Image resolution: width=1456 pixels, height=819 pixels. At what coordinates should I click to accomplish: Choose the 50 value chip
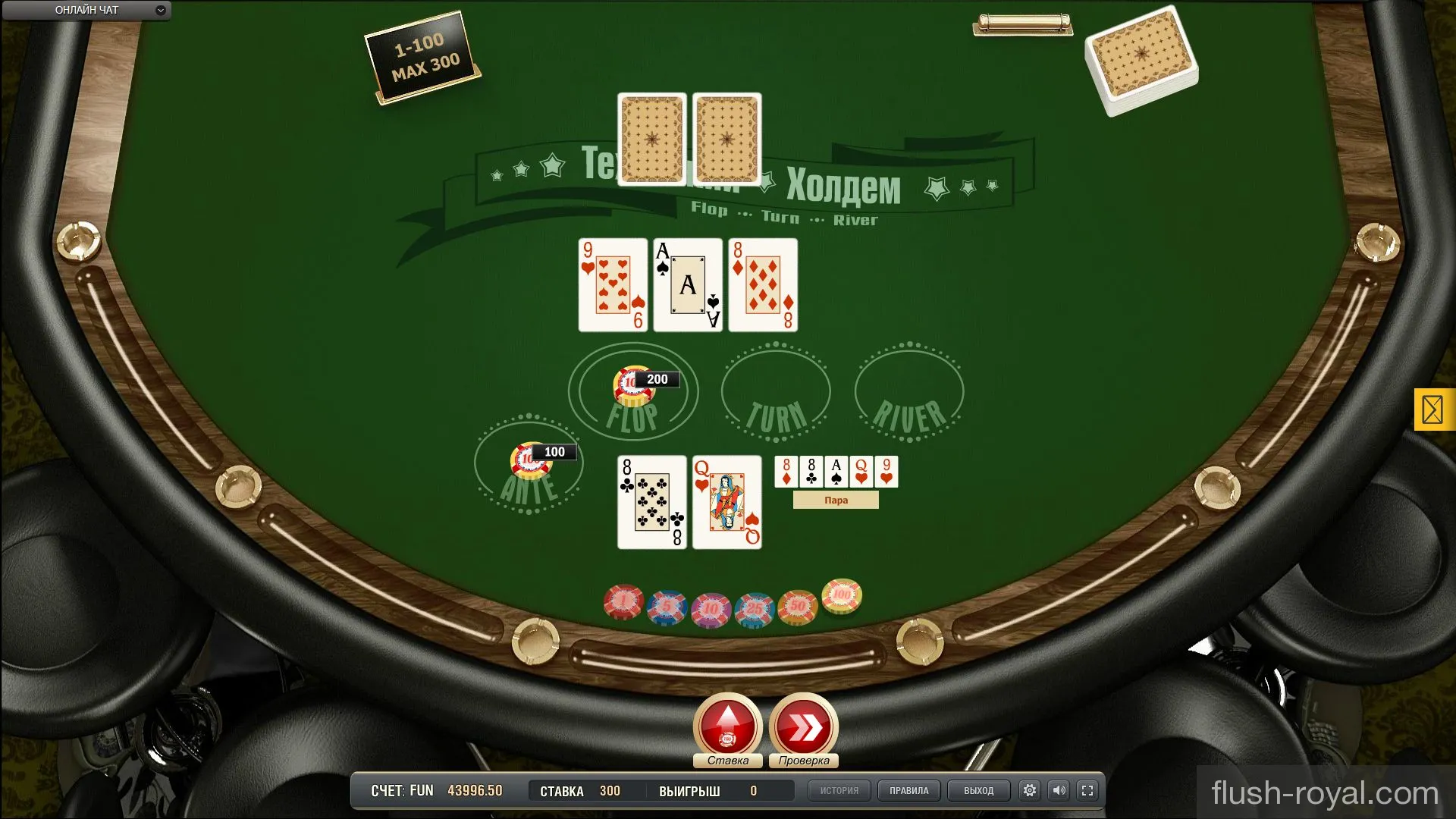coord(798,607)
